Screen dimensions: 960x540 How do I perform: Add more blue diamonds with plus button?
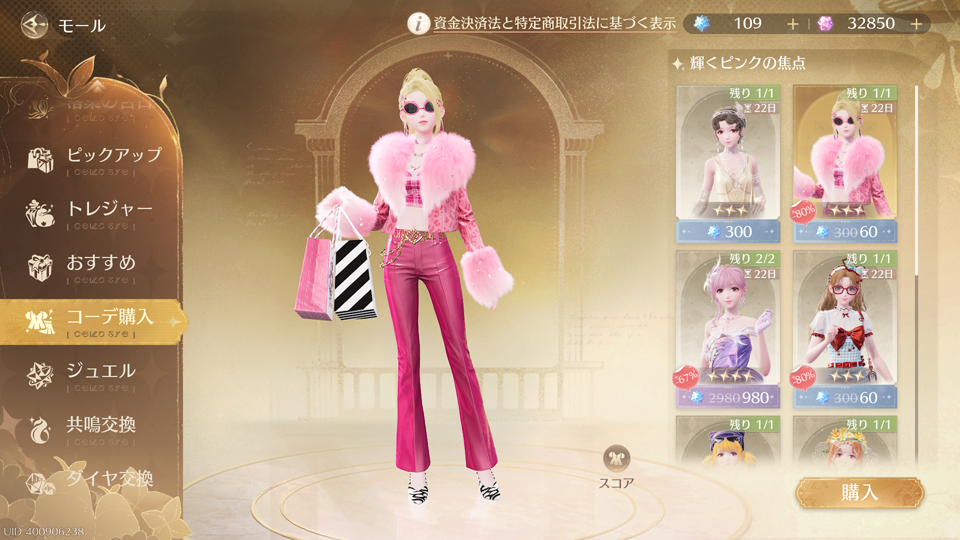point(793,24)
